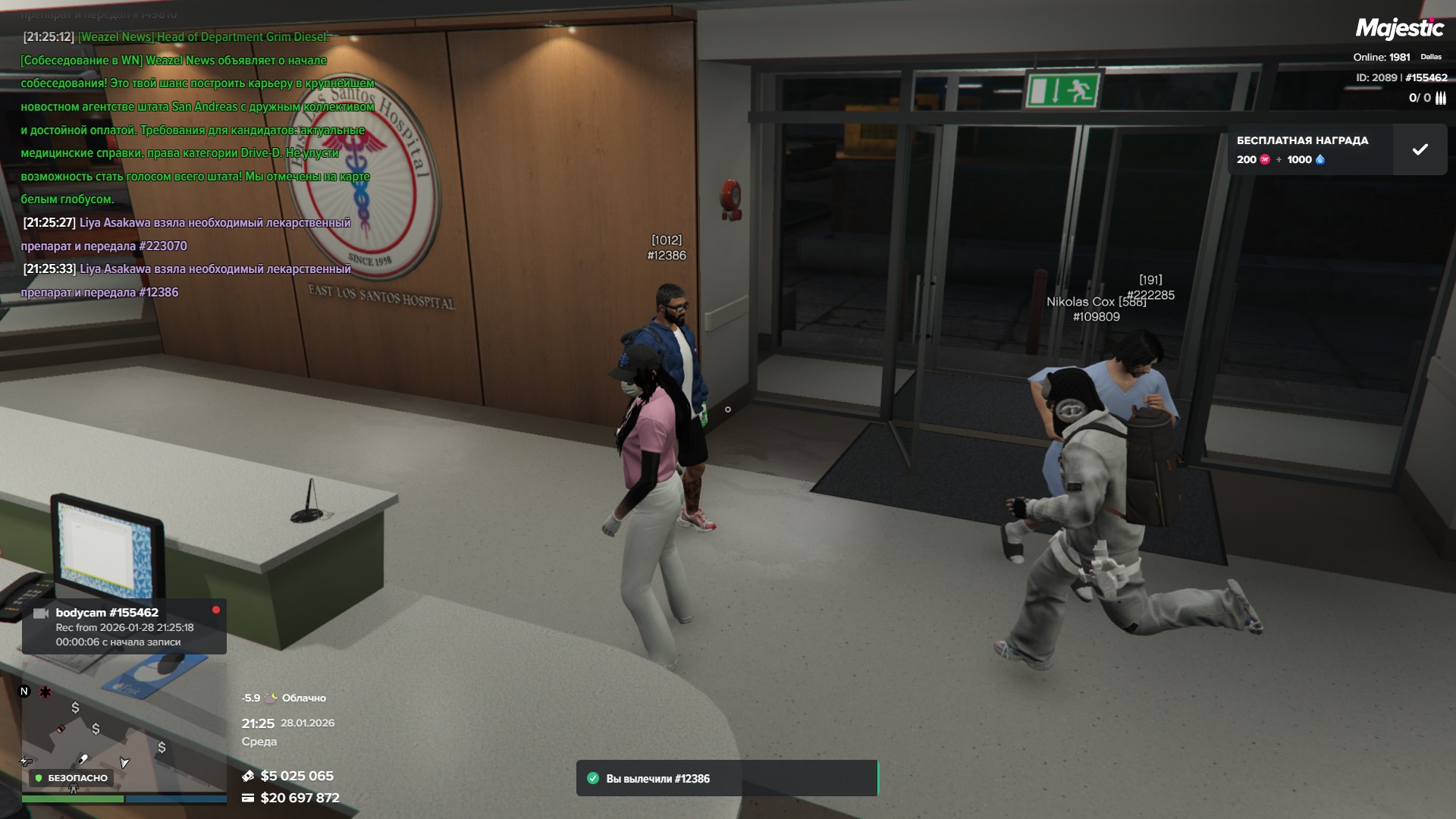Image resolution: width=1456 pixels, height=819 pixels.
Task: Click the Majestic logo
Action: click(1399, 29)
